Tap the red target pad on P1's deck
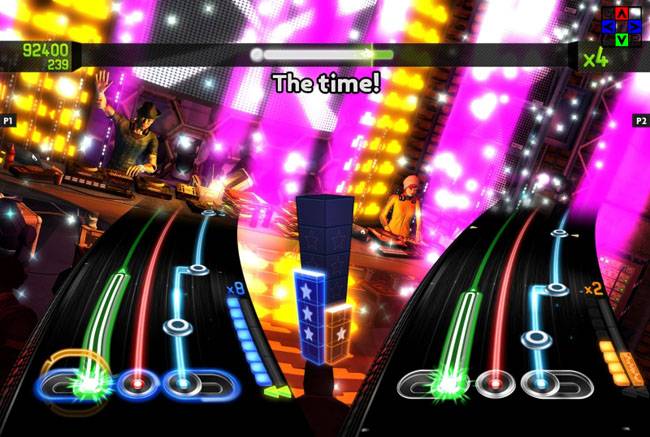The height and width of the screenshot is (437, 650). [x=134, y=381]
